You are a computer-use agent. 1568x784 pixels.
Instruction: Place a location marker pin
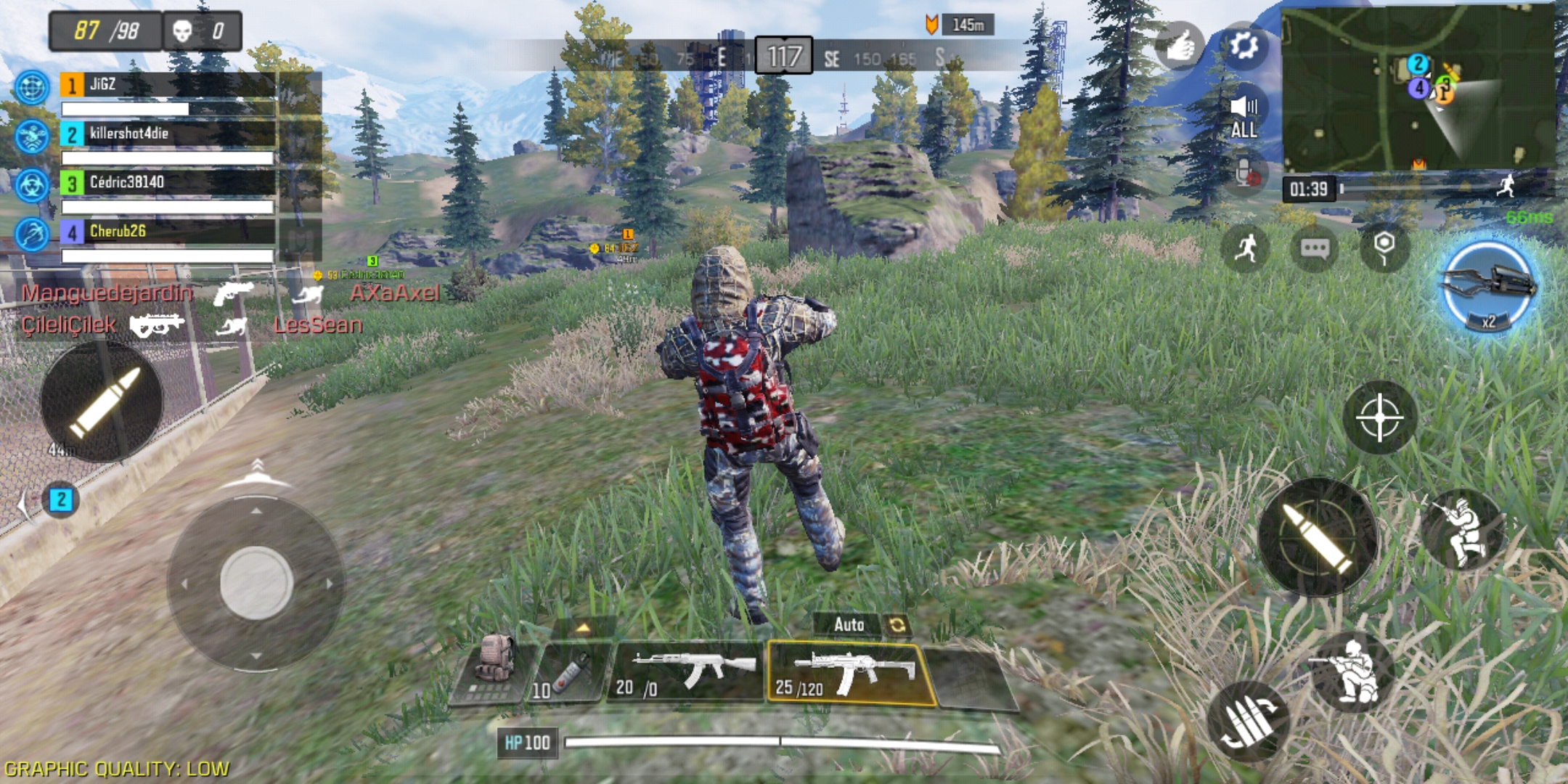point(1384,247)
